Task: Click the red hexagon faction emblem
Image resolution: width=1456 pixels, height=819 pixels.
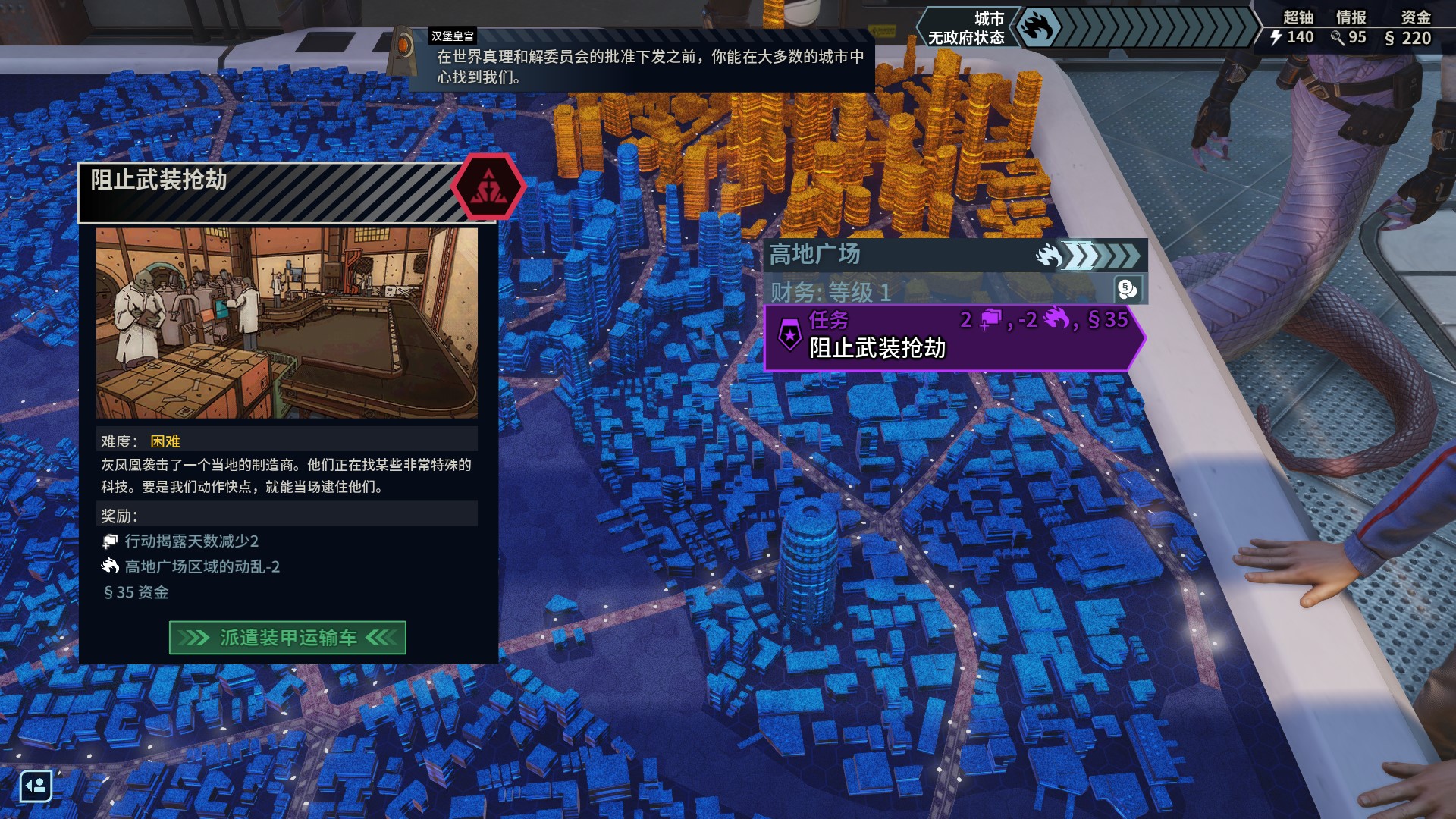Action: (x=488, y=187)
